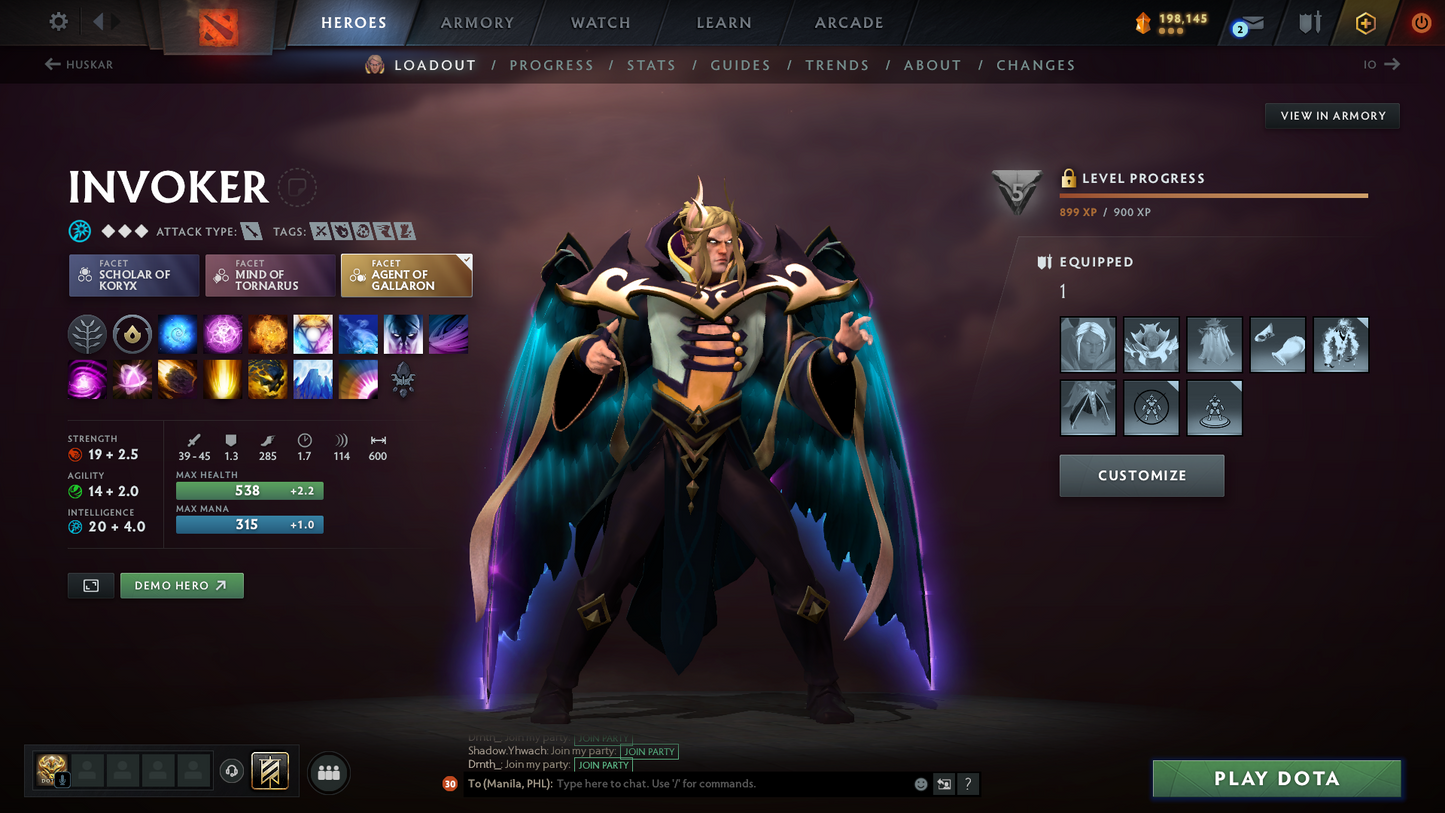Focus the chat input field

tap(730, 784)
